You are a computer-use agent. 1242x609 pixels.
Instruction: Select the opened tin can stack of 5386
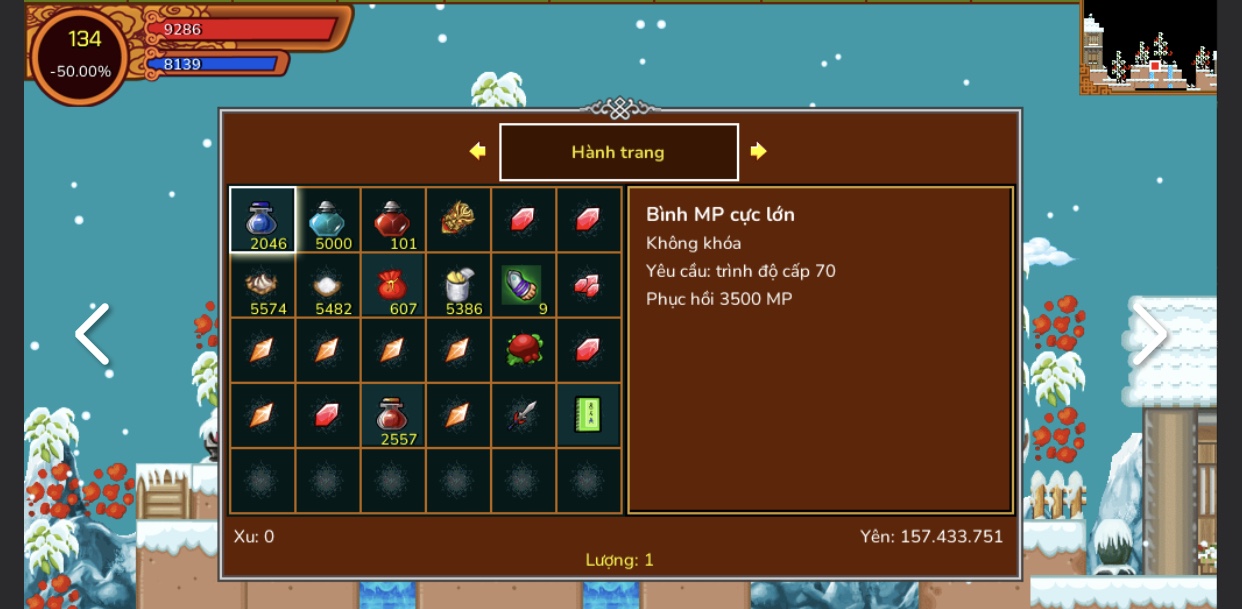[x=458, y=285]
